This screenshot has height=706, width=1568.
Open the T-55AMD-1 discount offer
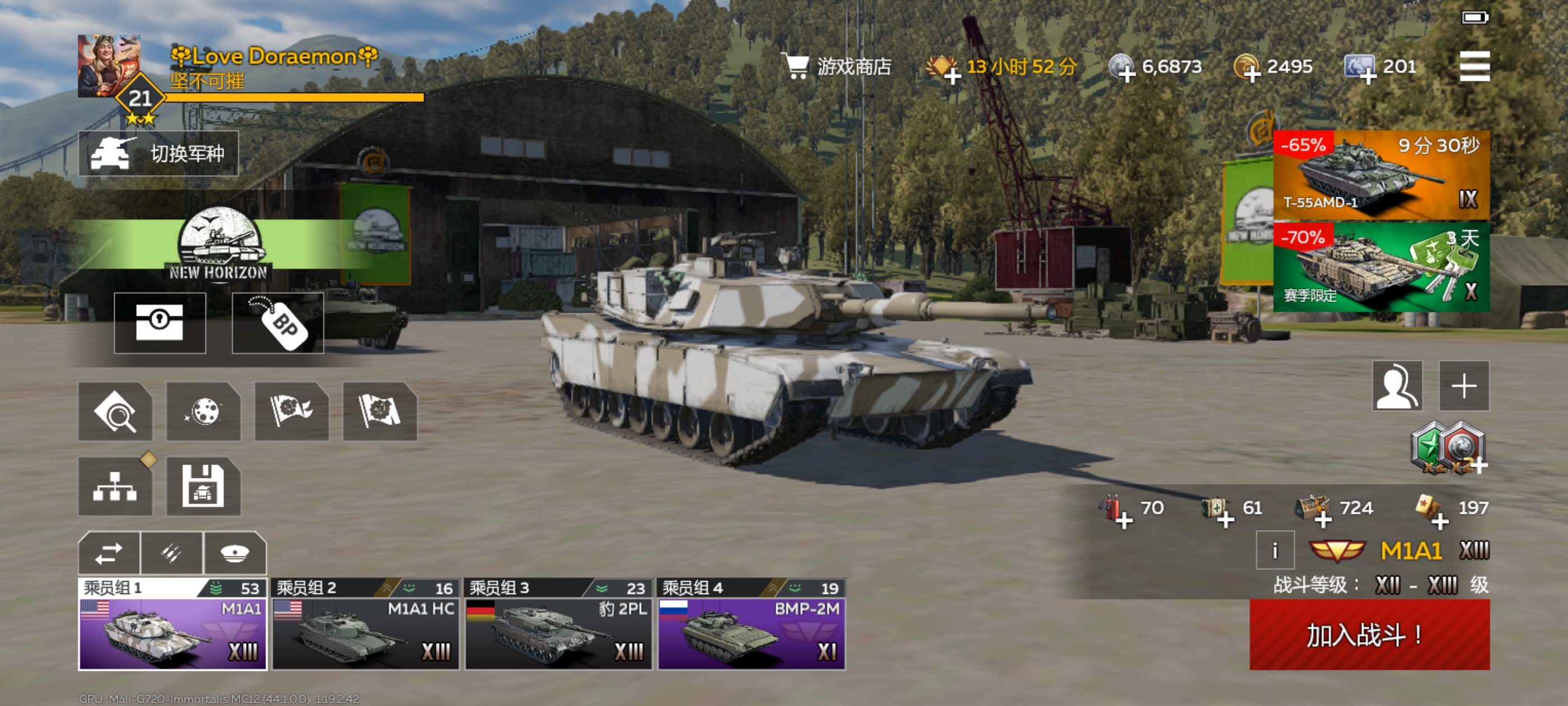1380,175
